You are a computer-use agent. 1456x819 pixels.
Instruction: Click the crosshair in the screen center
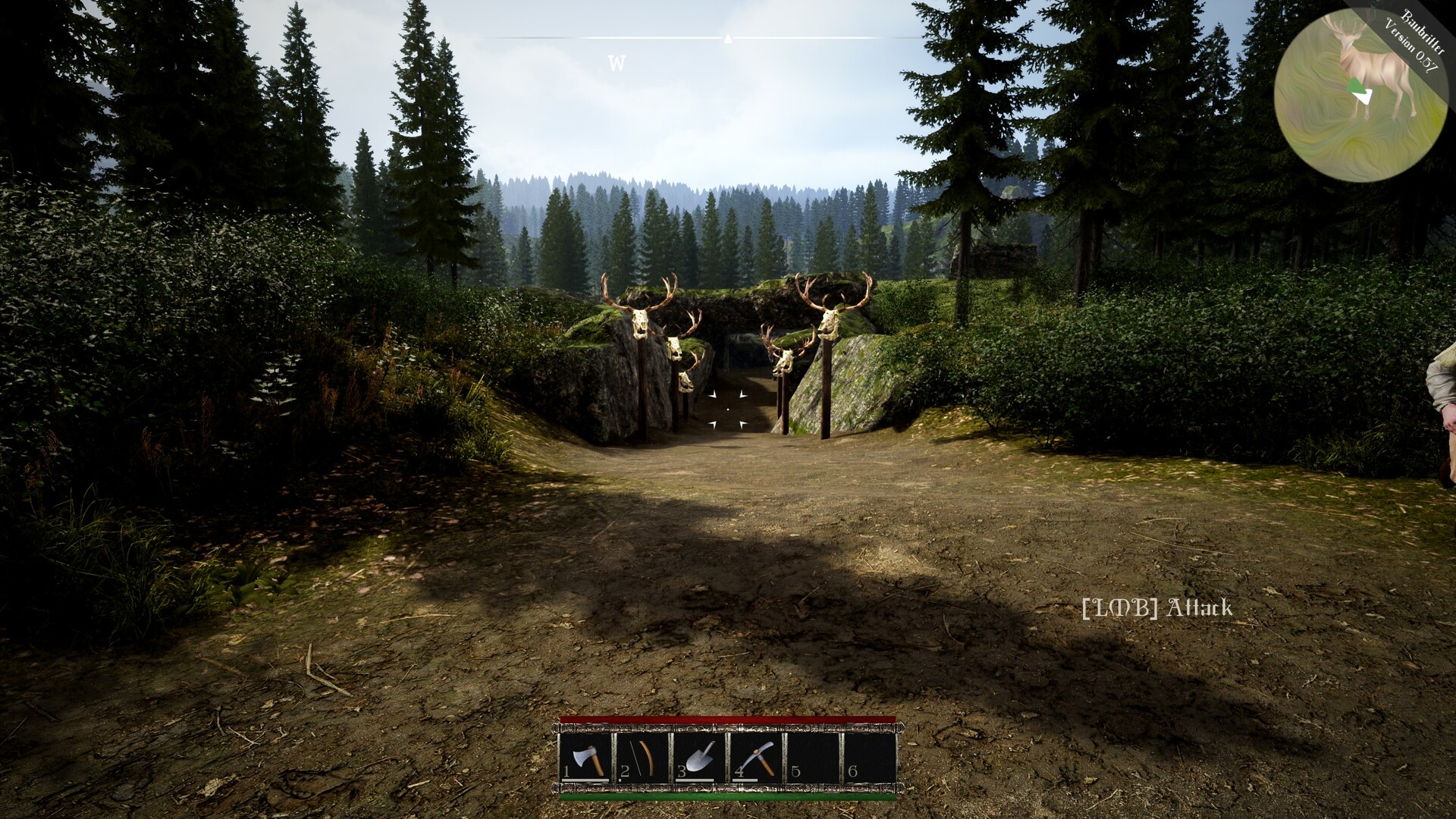728,409
